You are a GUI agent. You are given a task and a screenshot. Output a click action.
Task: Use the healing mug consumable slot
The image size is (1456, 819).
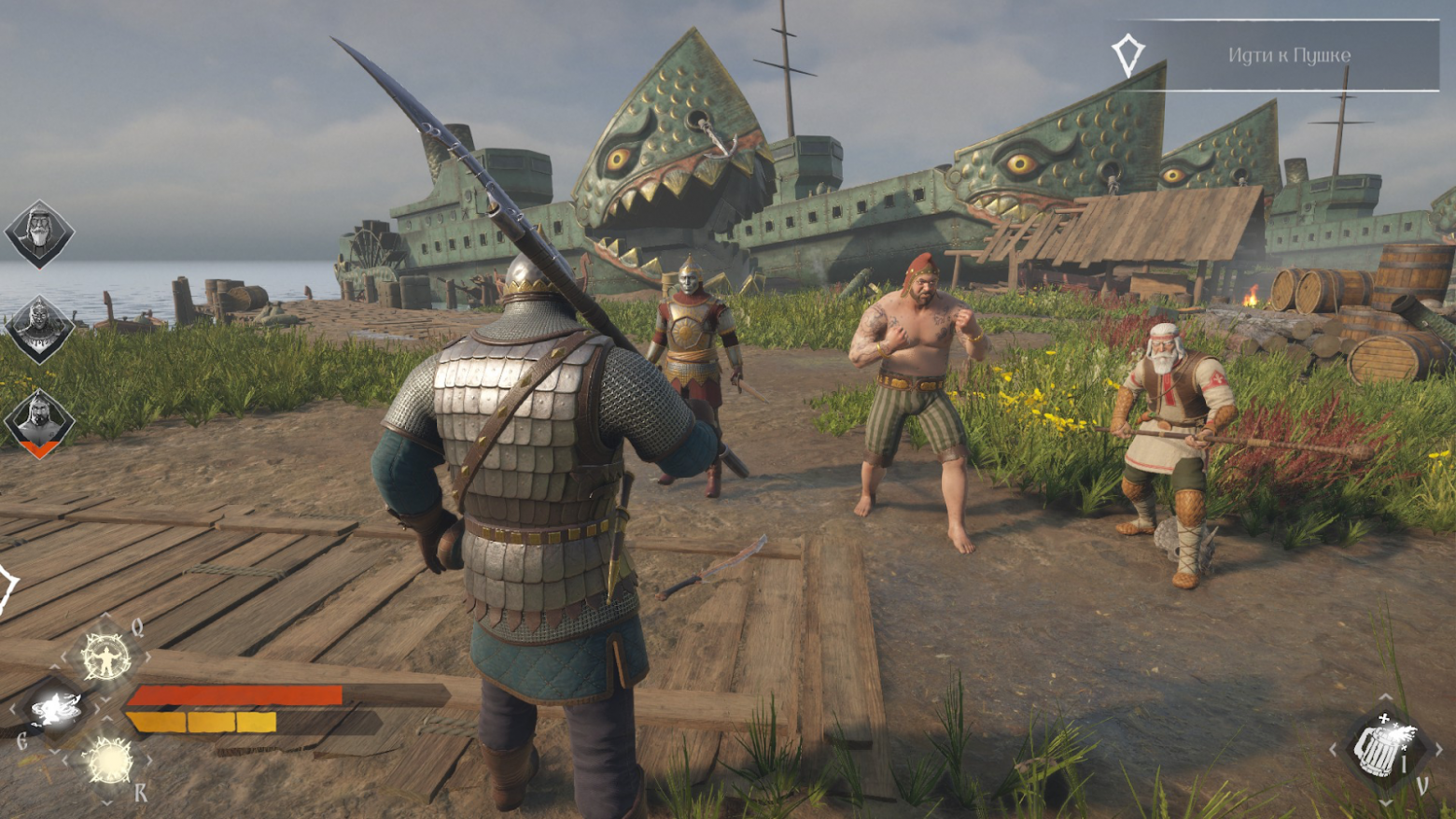1385,747
